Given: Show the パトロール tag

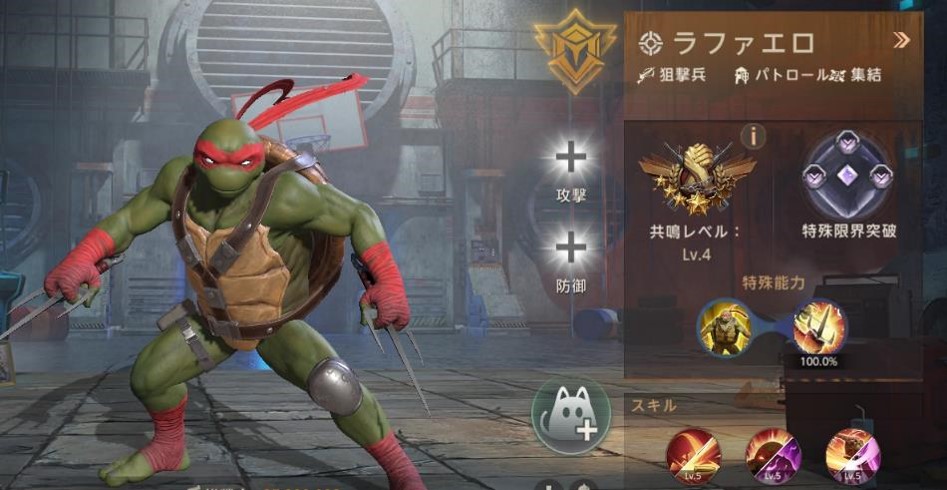Looking at the screenshot, I should 780,75.
